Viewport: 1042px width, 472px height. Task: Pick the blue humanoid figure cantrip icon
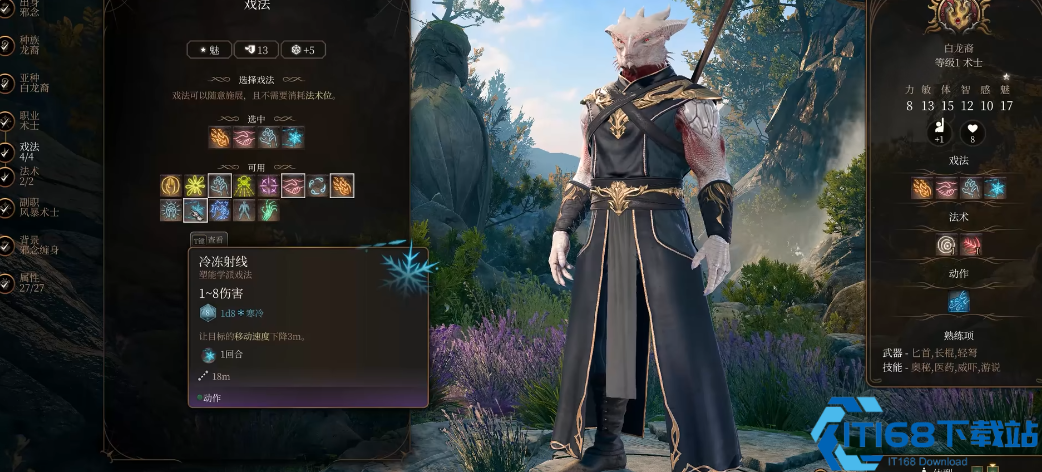coord(245,210)
